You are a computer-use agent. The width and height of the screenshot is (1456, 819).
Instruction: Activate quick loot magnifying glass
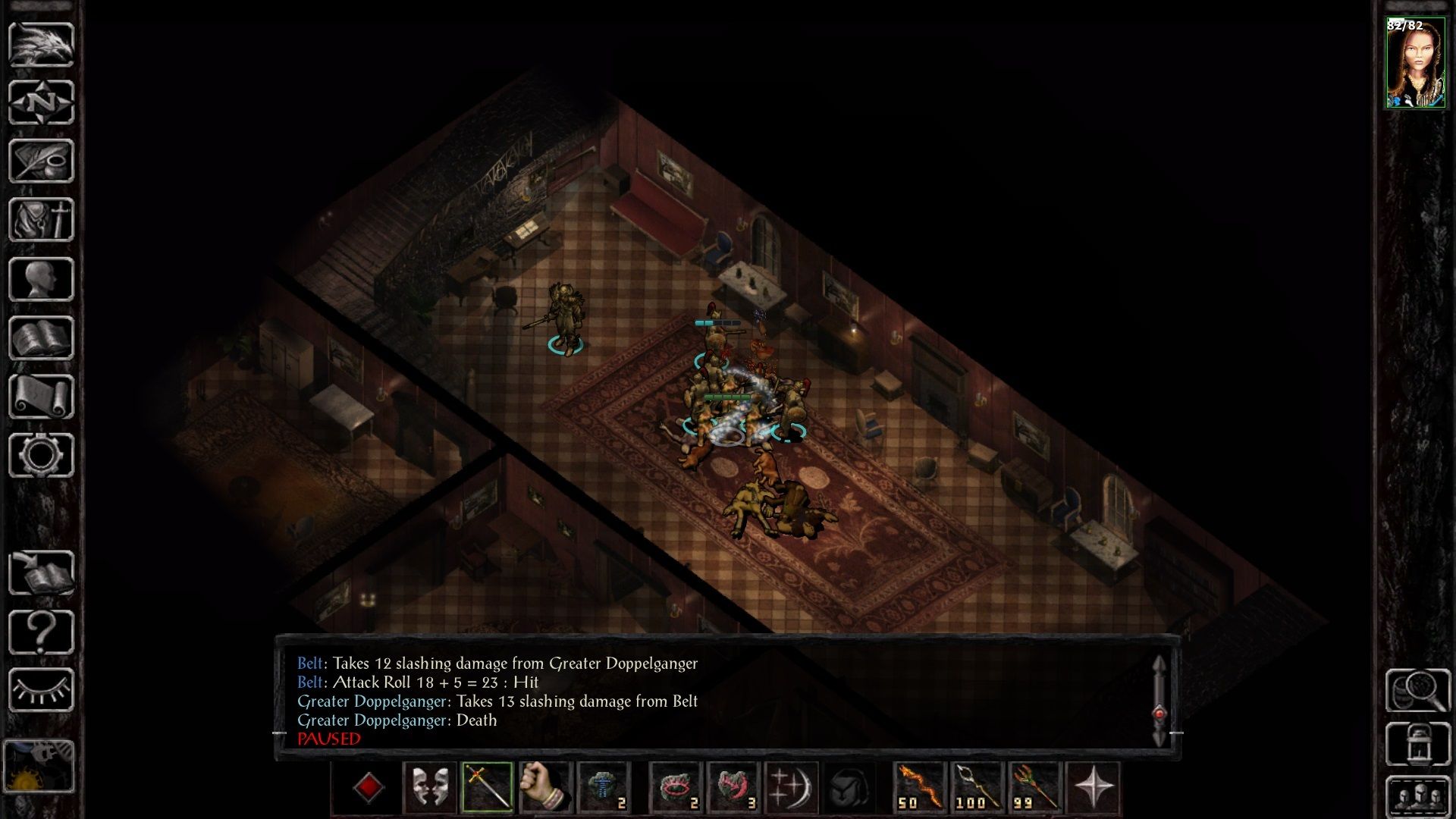click(x=1417, y=690)
